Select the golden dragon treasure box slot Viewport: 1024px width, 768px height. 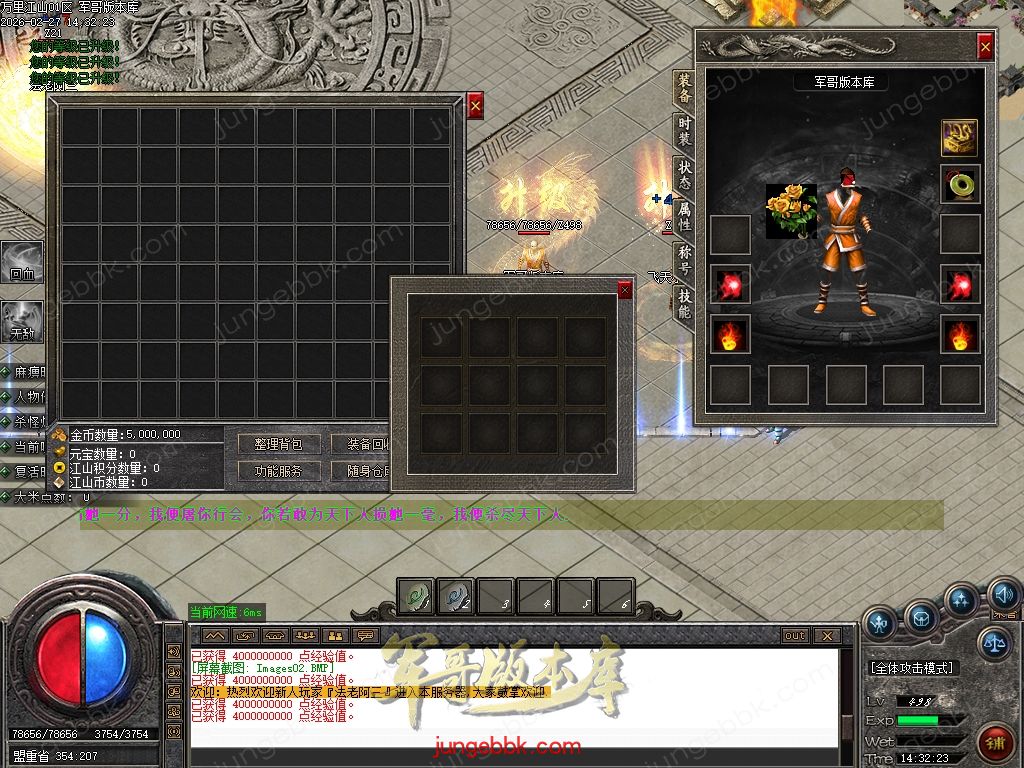tap(959, 138)
